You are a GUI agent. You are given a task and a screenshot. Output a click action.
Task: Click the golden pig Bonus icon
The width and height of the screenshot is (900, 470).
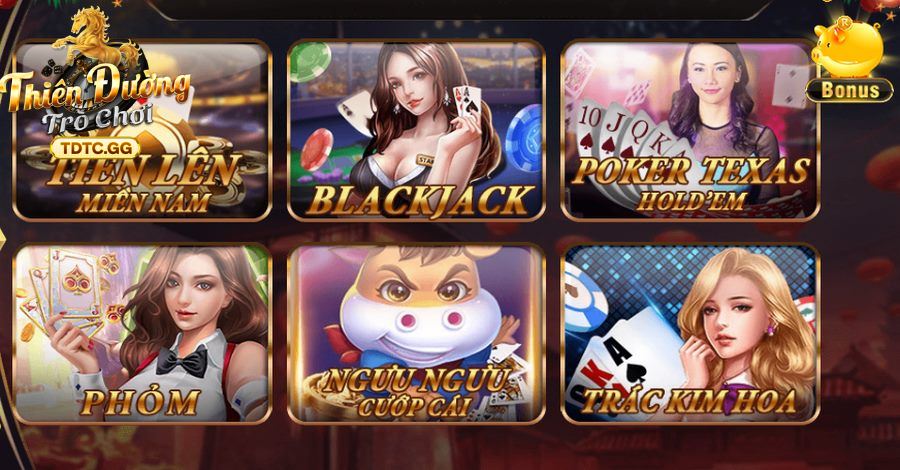[849, 60]
